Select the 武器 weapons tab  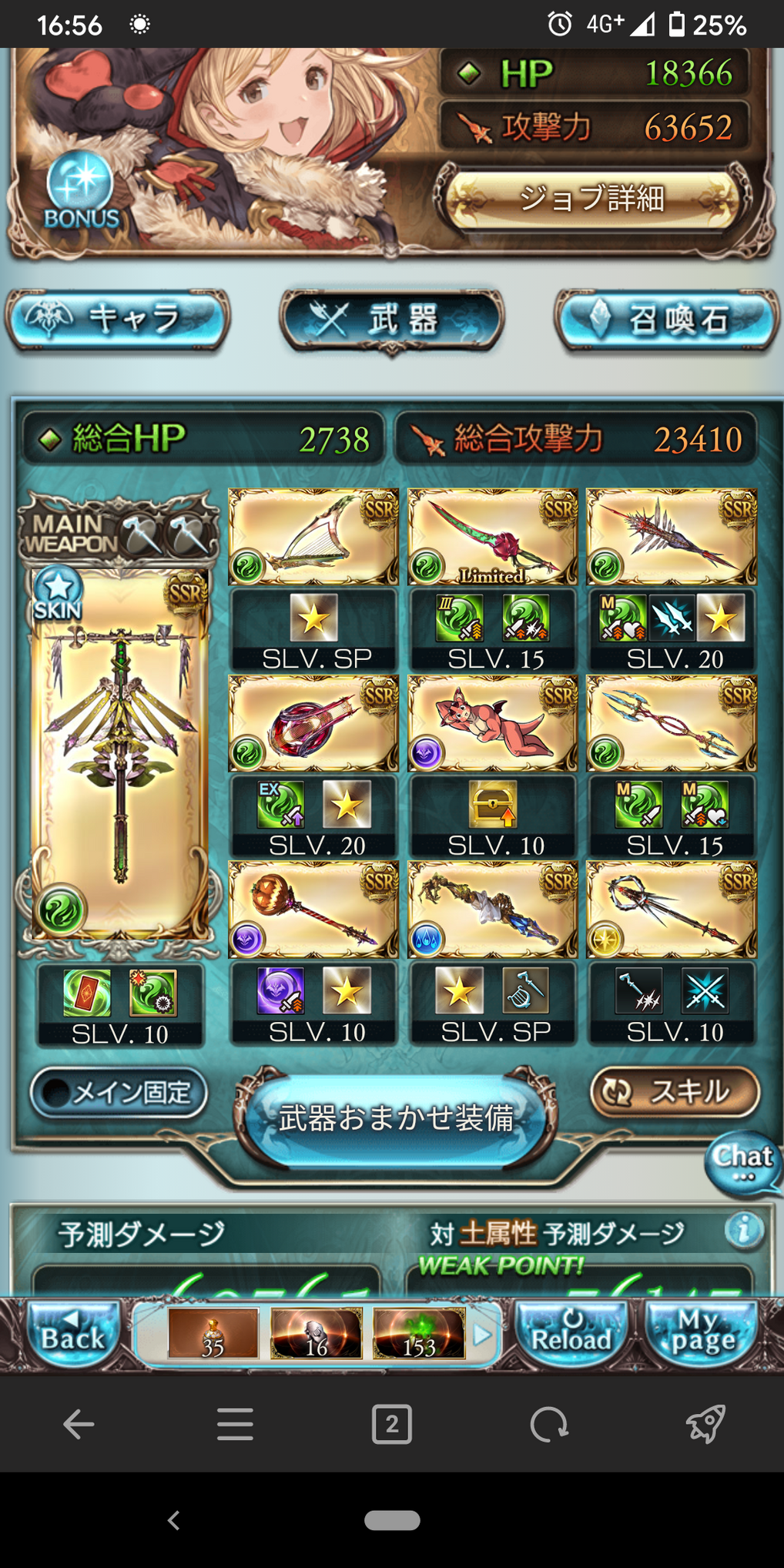391,319
